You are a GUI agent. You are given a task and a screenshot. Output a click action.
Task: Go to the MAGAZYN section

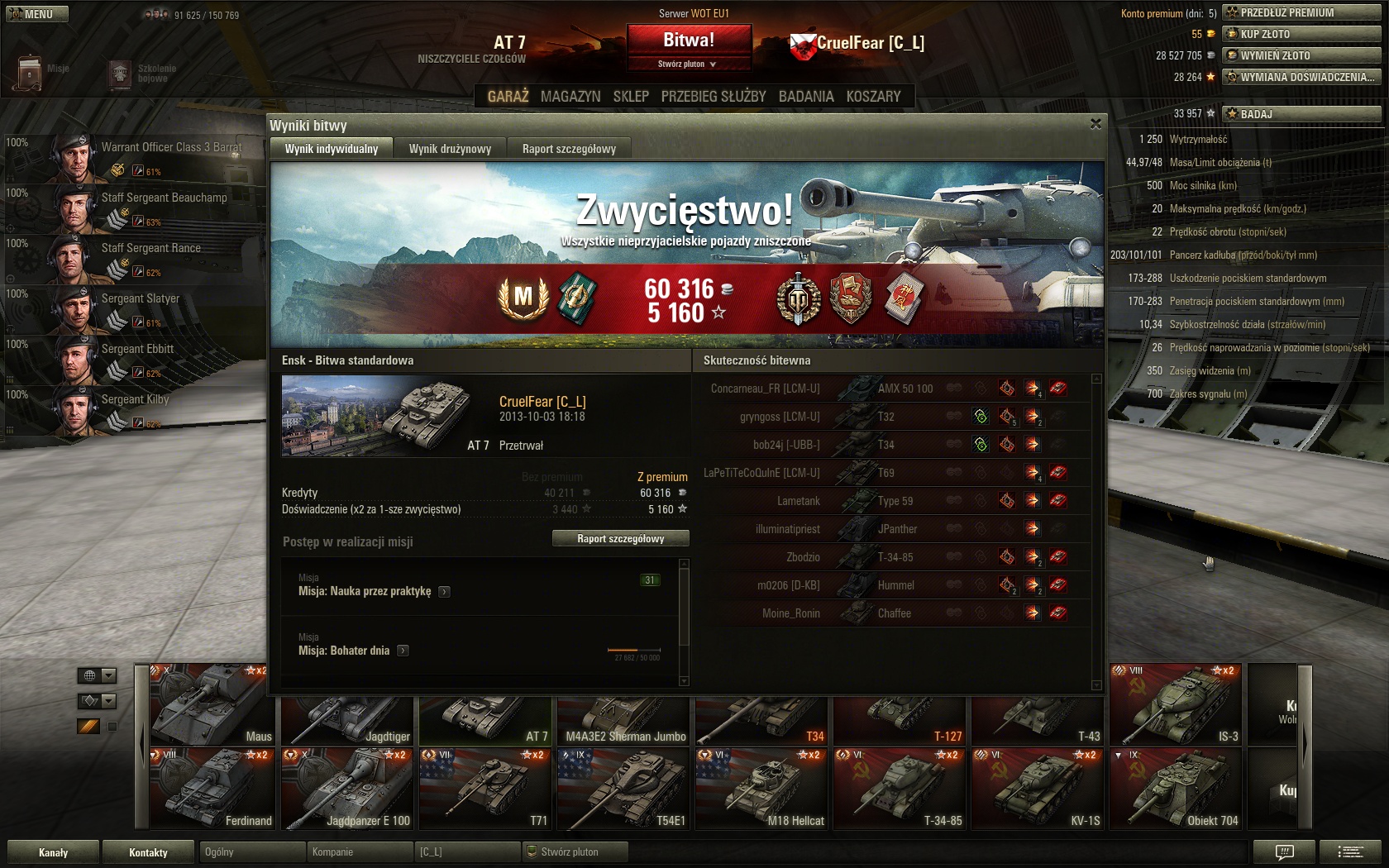point(570,97)
